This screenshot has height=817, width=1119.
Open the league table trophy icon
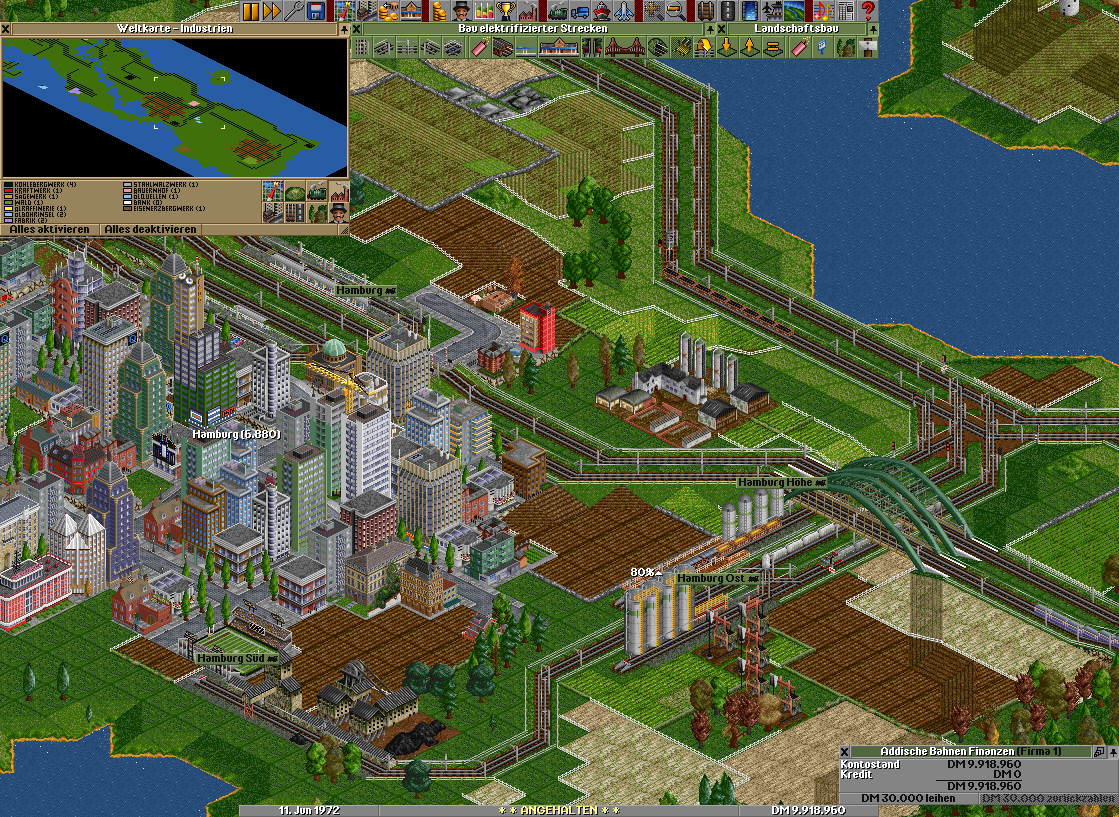506,11
